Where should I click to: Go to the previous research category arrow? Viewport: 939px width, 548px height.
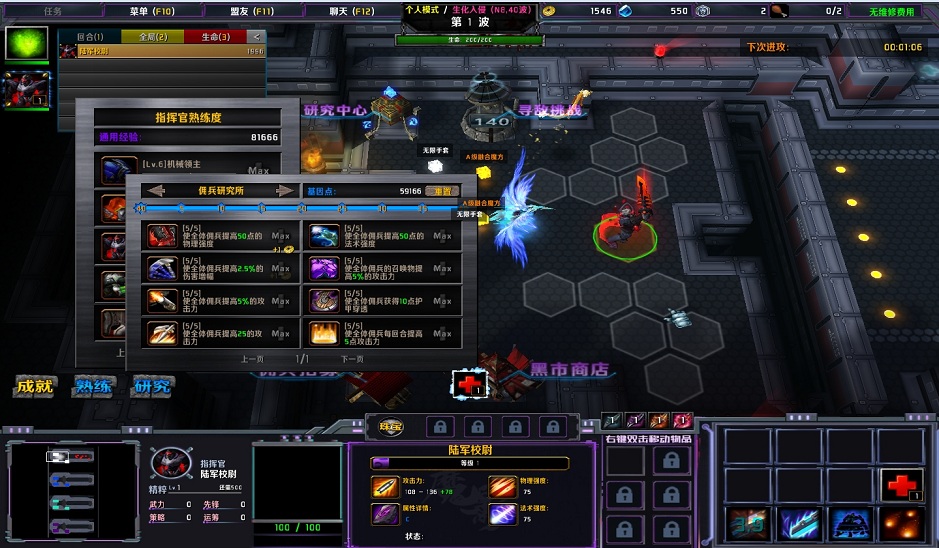tap(155, 190)
